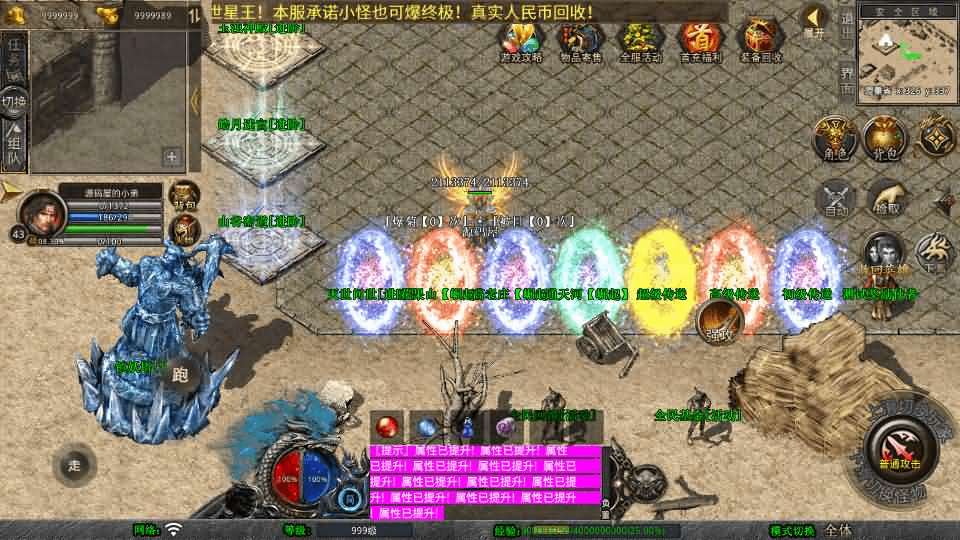Open the 装备回收 equipment recycle chest
The width and height of the screenshot is (960, 540).
[x=762, y=39]
